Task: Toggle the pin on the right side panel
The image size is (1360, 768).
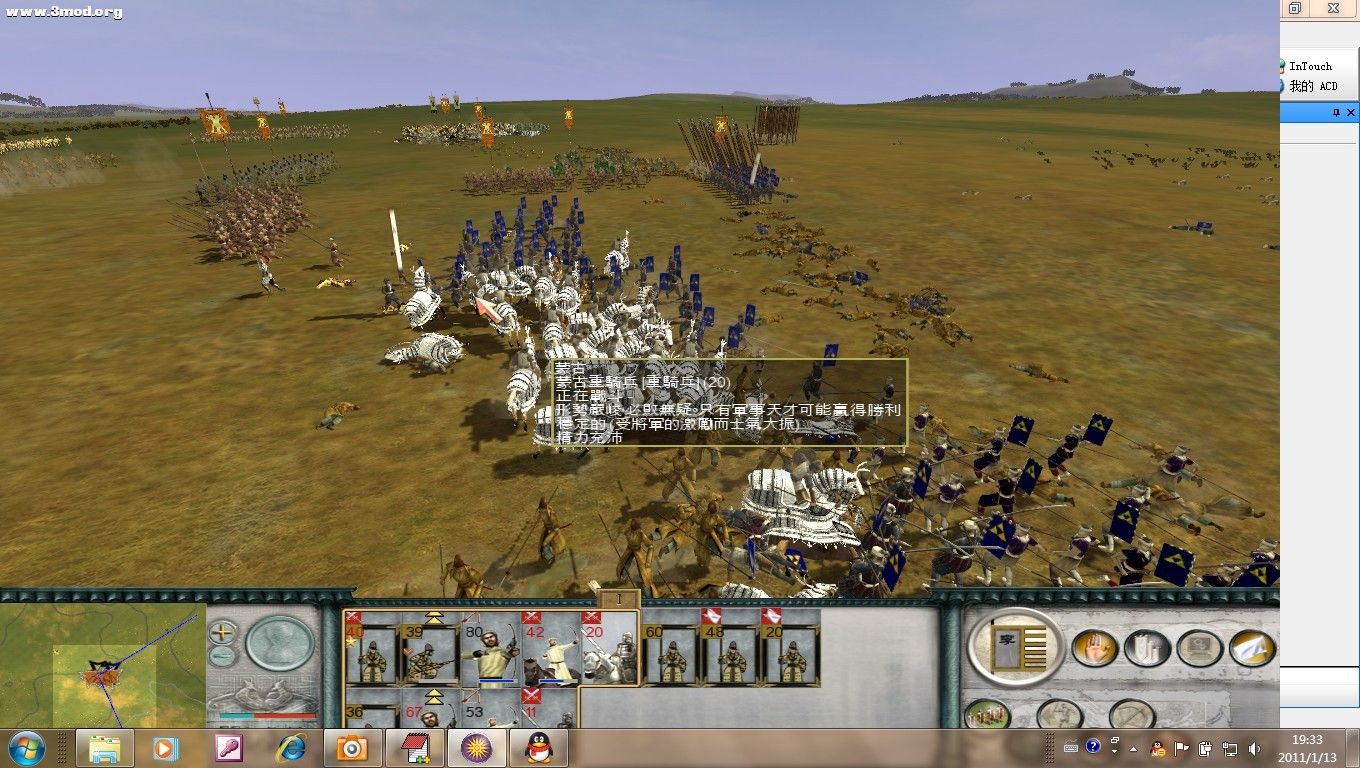Action: click(1337, 112)
